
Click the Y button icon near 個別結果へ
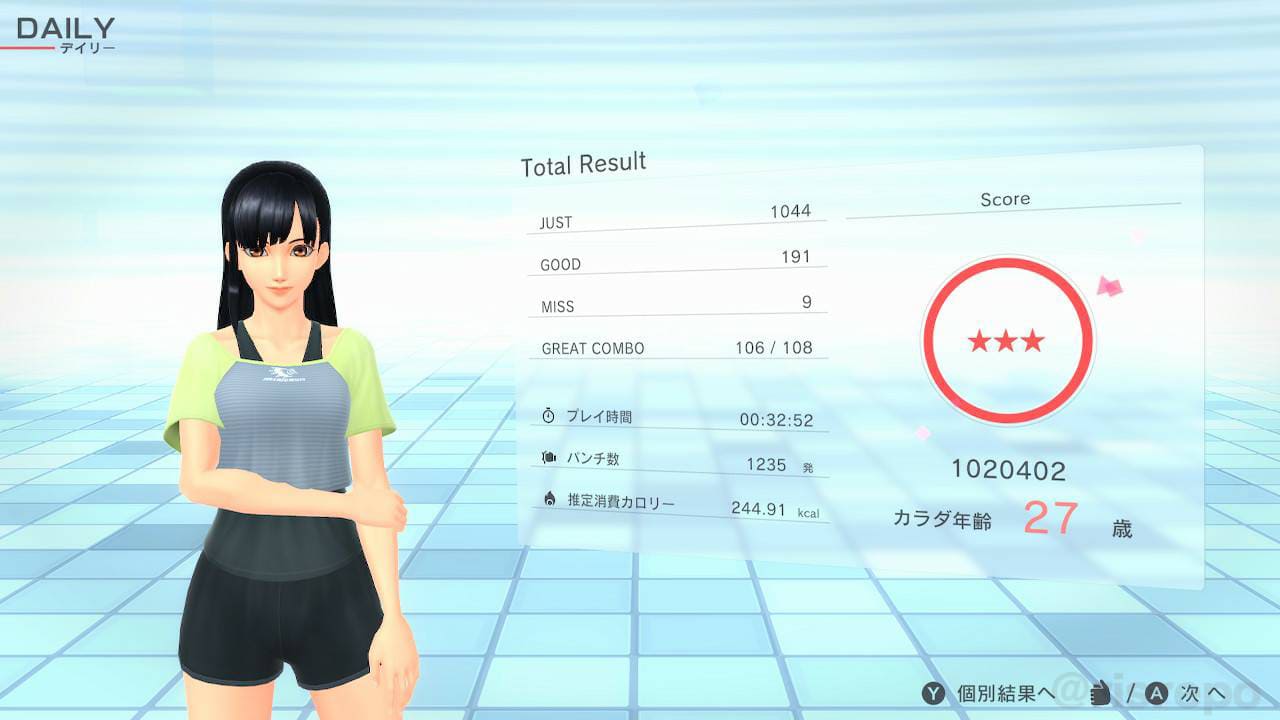(x=933, y=693)
